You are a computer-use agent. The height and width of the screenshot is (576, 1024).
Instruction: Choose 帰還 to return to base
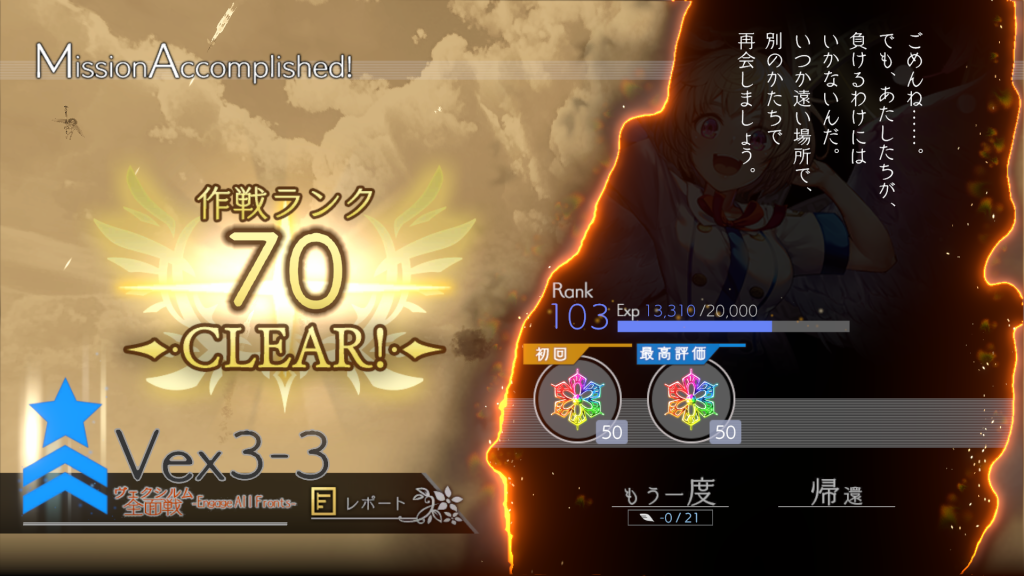coord(835,494)
